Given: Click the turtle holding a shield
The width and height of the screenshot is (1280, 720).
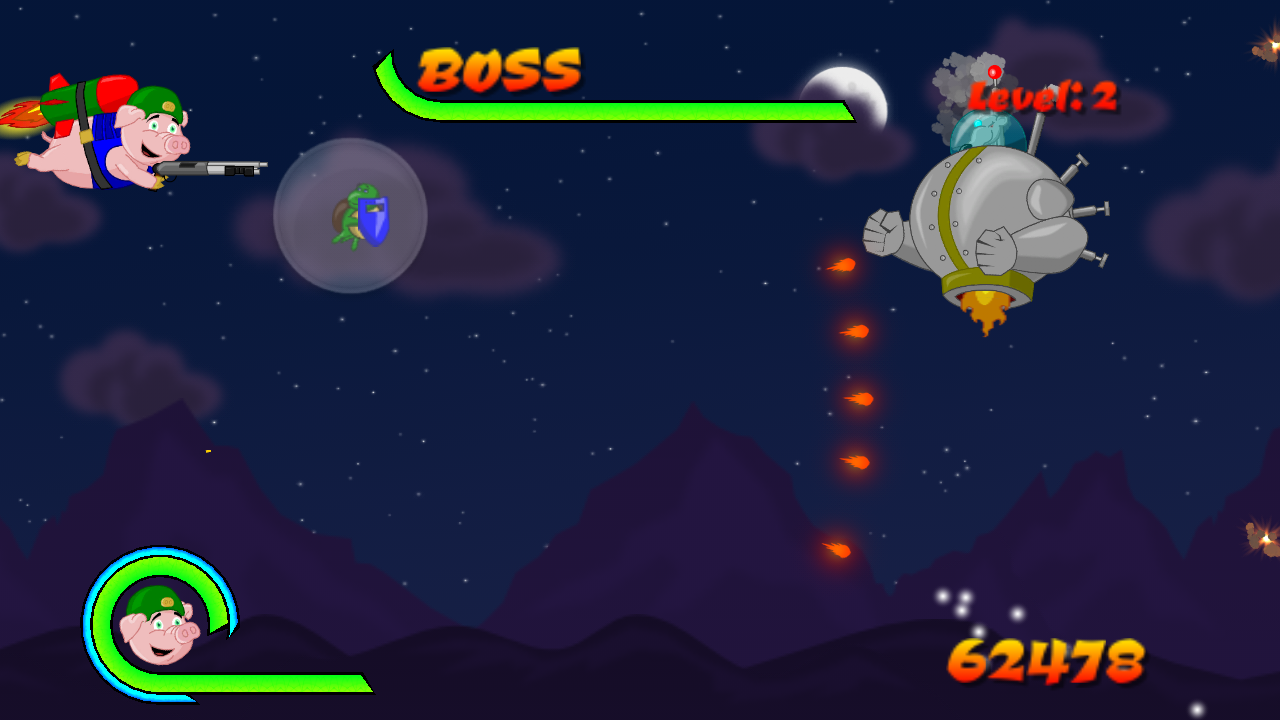Looking at the screenshot, I should point(355,215).
